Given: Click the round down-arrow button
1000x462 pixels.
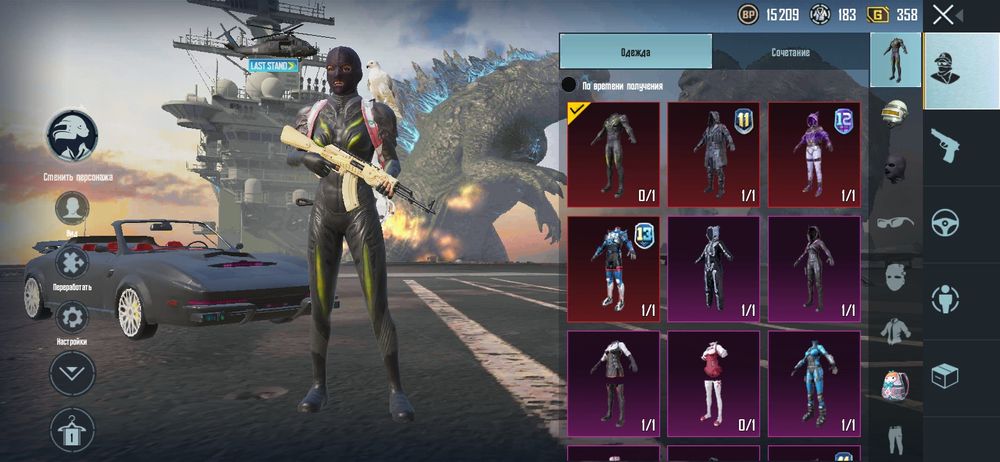Looking at the screenshot, I should [x=72, y=373].
